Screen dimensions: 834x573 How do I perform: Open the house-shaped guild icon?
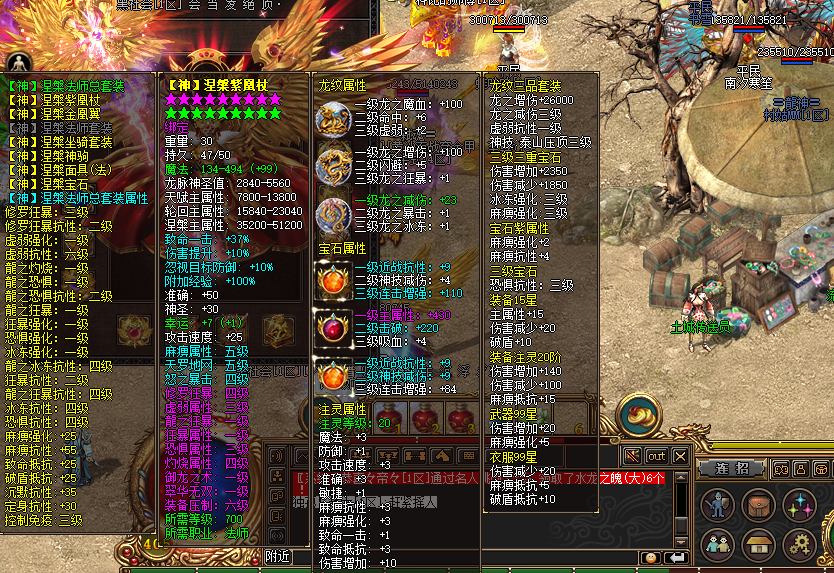(x=756, y=545)
